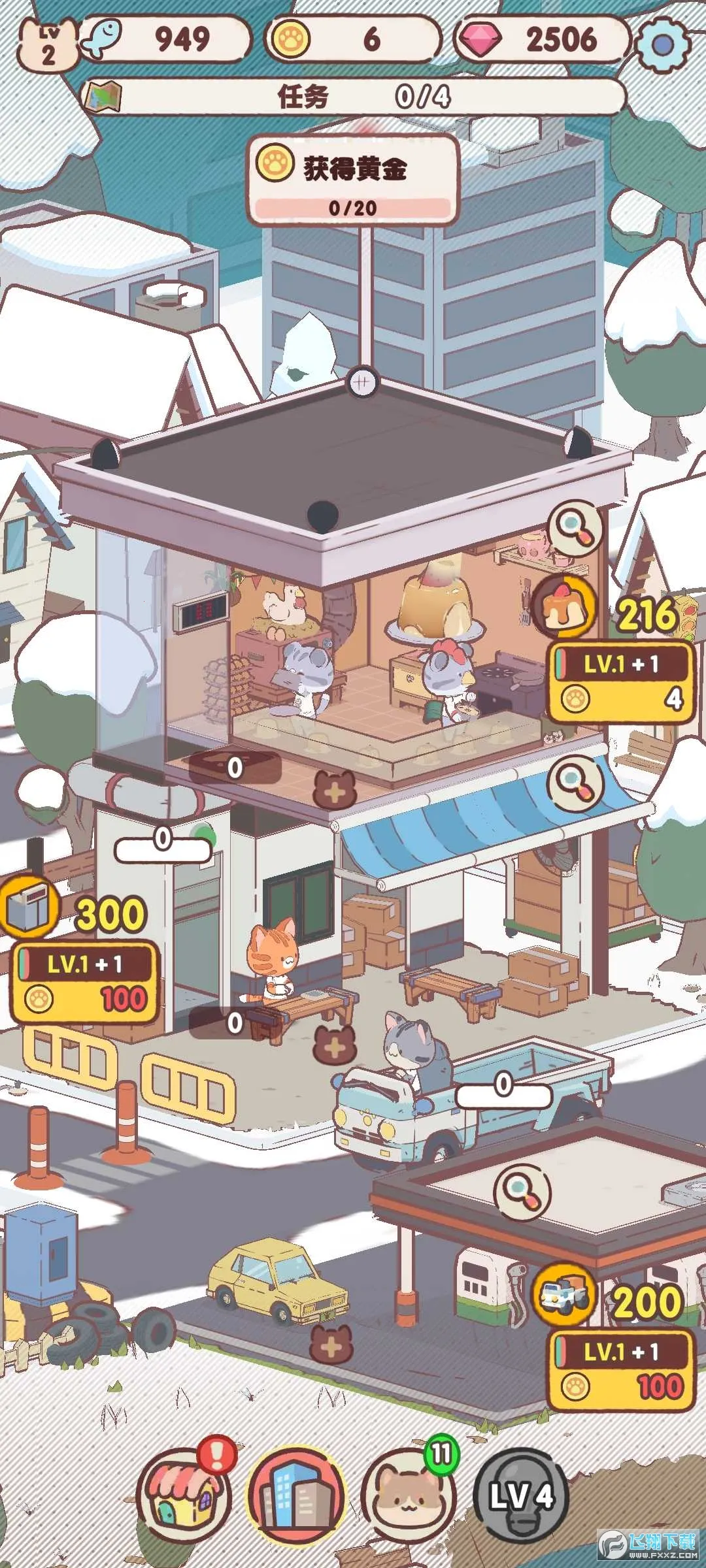Switch to the city buildings view
Image resolution: width=706 pixels, height=1568 pixels.
[295, 1495]
